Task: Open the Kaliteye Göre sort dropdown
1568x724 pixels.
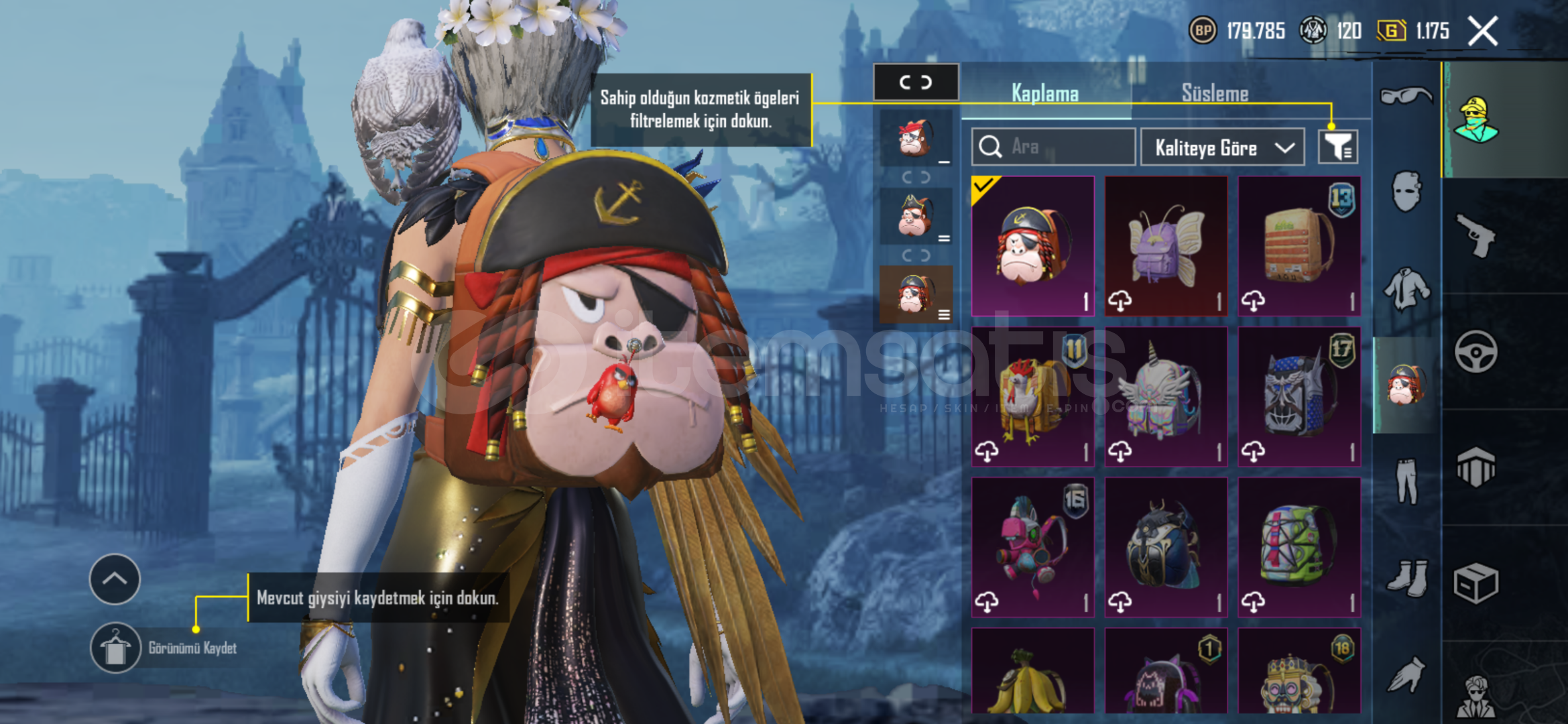Action: click(x=1223, y=147)
